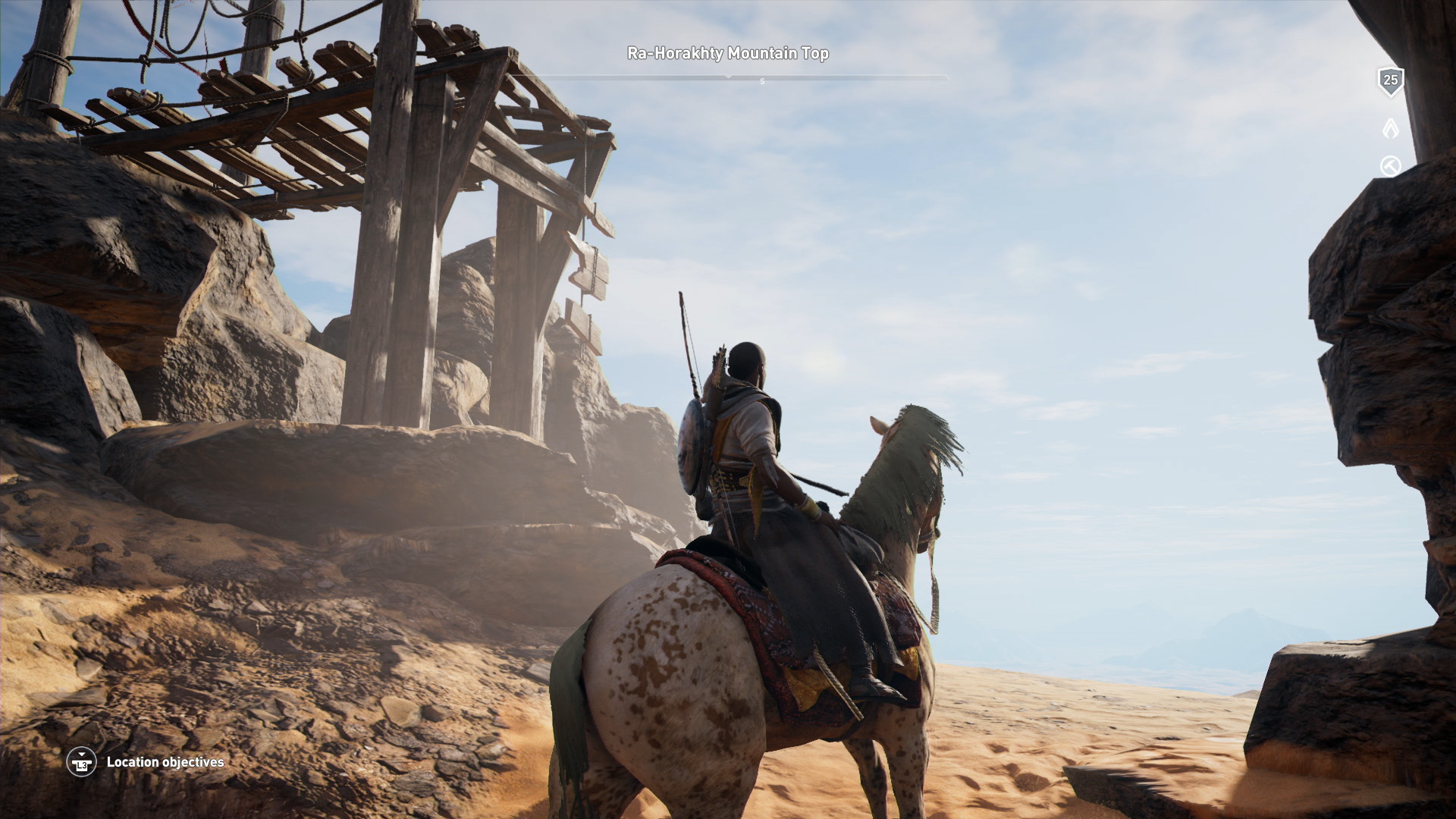This screenshot has width=1456, height=819.
Task: Select the pointed flame-shaped icon below the level badge
Action: 1390,128
